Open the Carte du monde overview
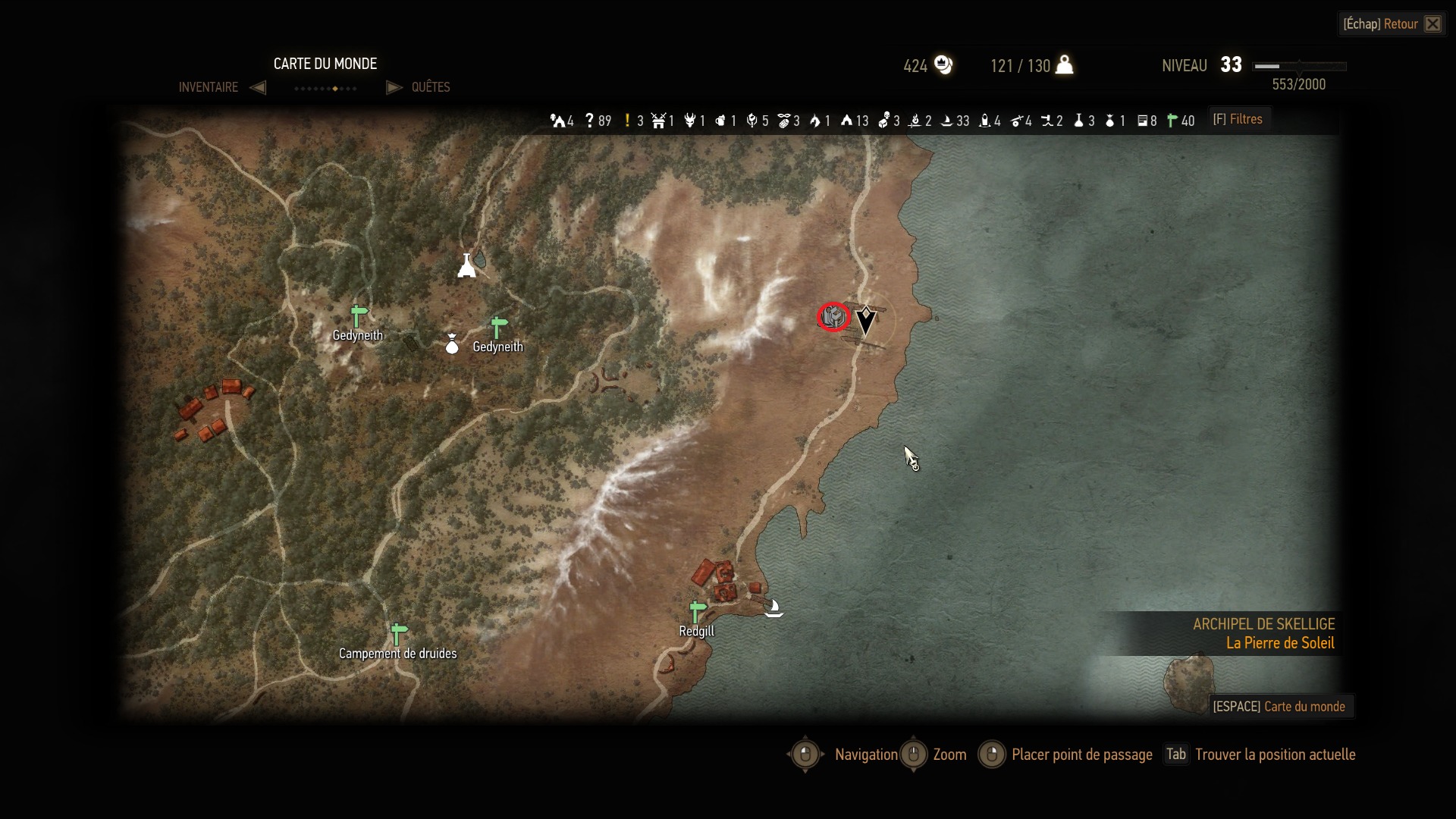 (x=1279, y=707)
